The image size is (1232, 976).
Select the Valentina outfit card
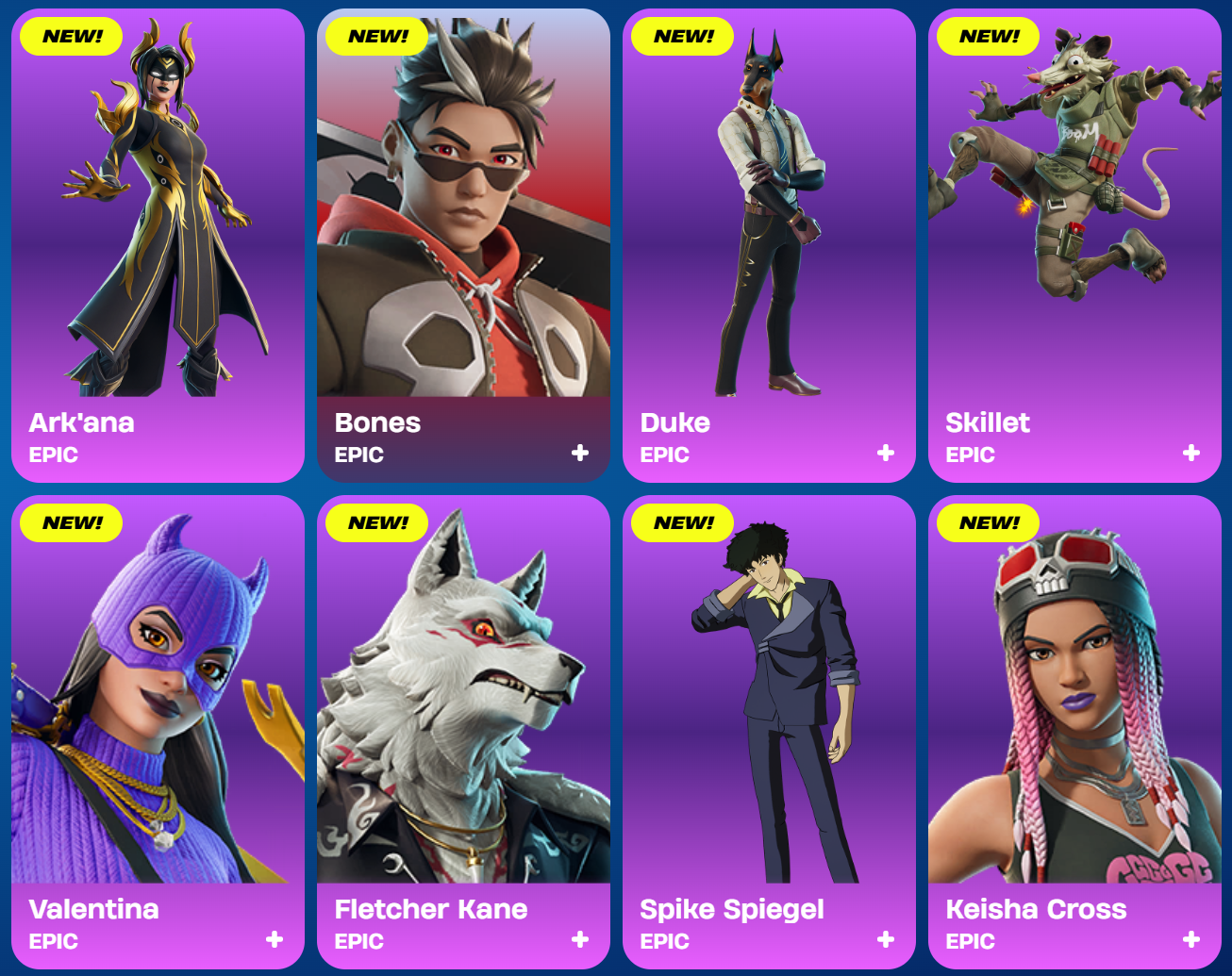158,732
